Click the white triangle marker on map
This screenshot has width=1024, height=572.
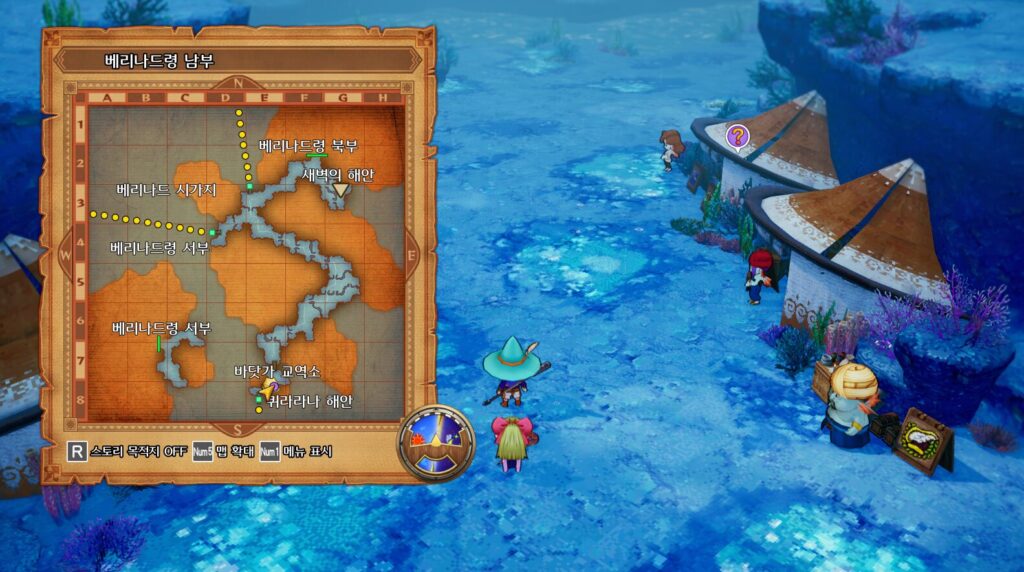[341, 190]
